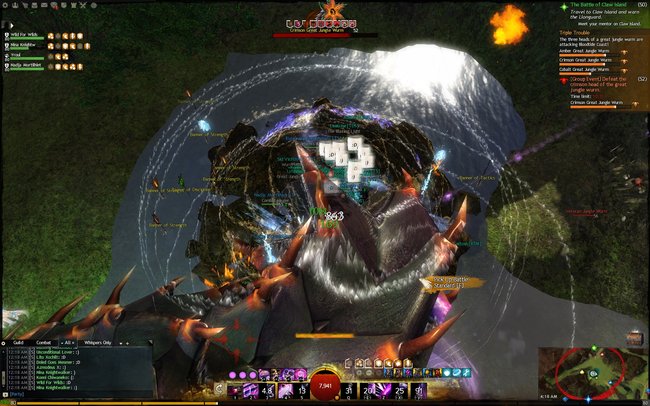
Task: Open the mail envelope icon
Action: pos(46,5)
